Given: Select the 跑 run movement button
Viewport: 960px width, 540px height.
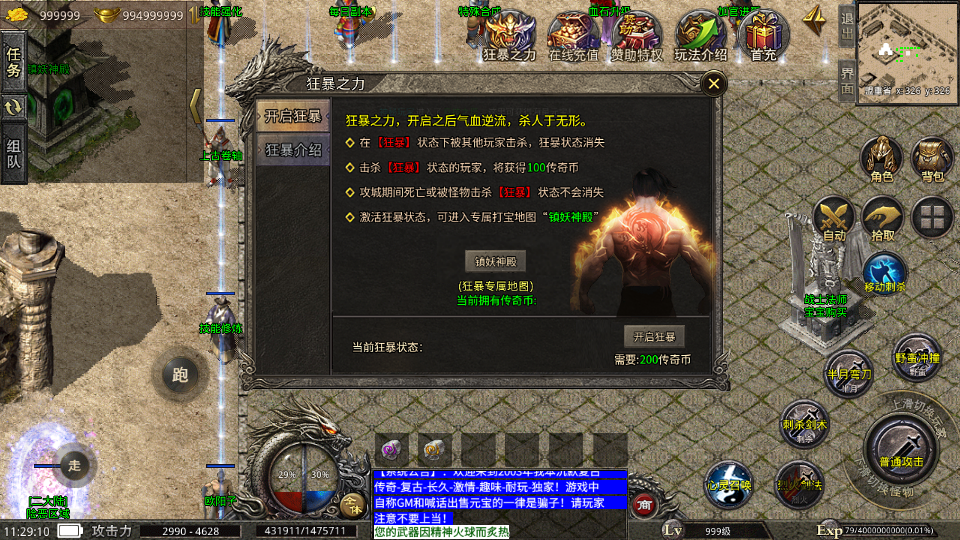Looking at the screenshot, I should pos(180,376).
